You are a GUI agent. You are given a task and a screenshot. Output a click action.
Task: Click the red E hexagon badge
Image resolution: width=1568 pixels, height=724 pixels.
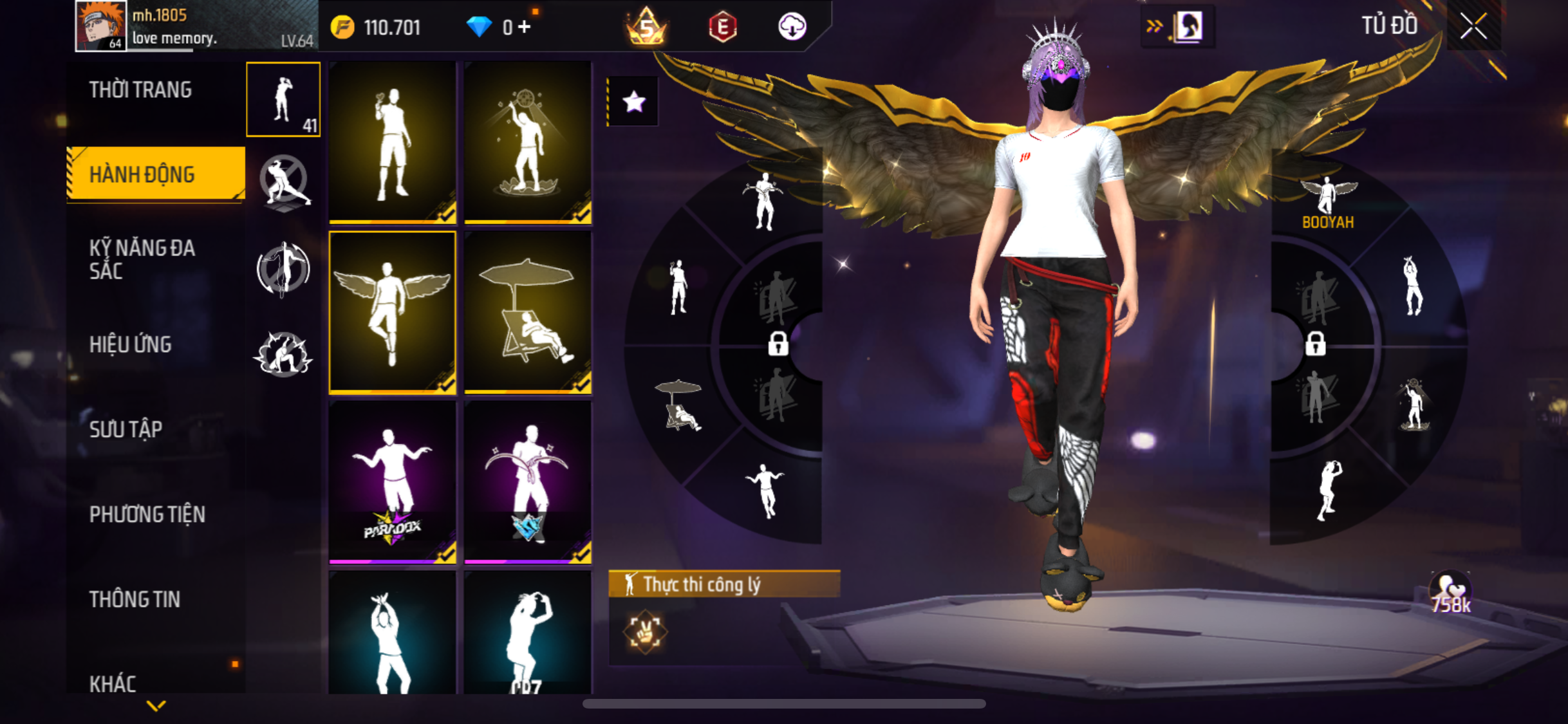tap(723, 27)
